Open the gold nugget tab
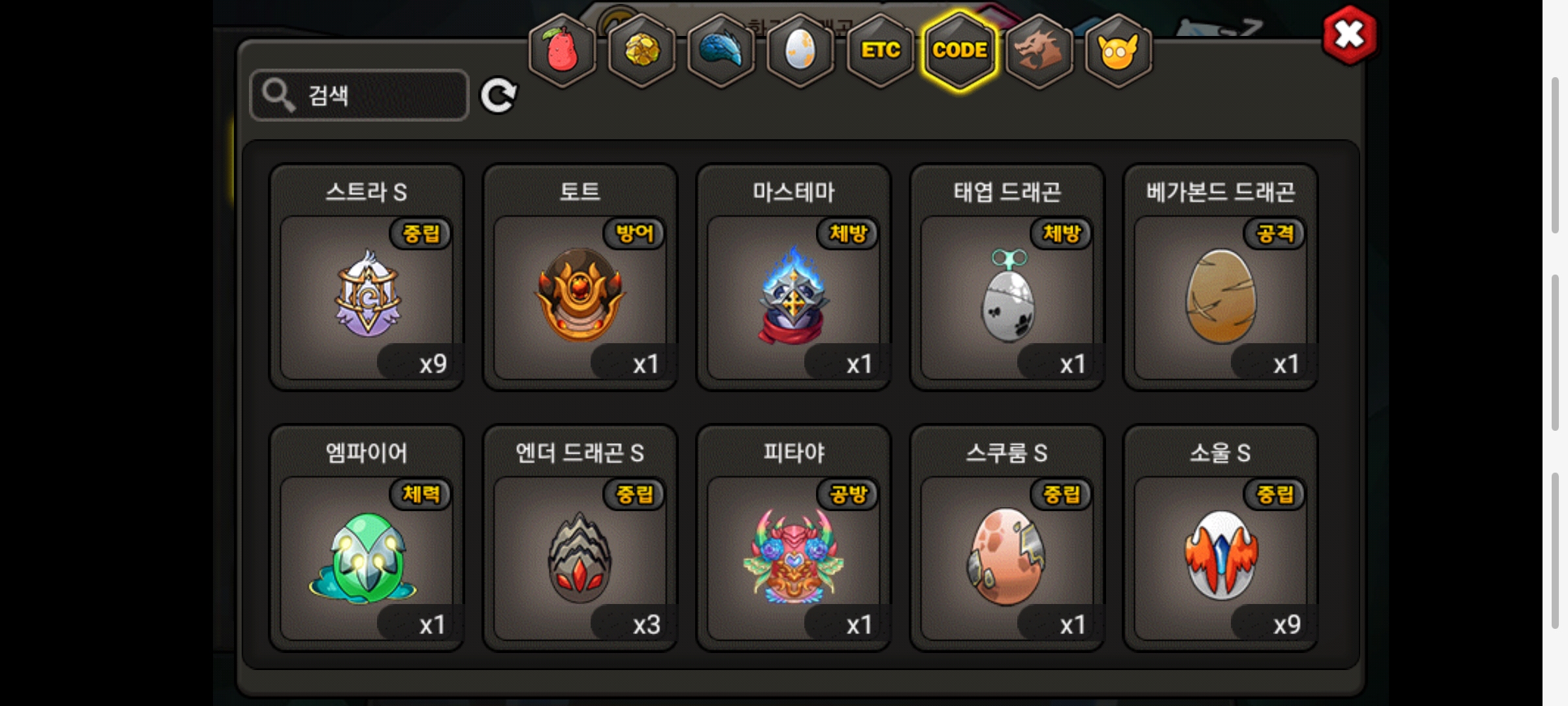 pyautogui.click(x=642, y=50)
